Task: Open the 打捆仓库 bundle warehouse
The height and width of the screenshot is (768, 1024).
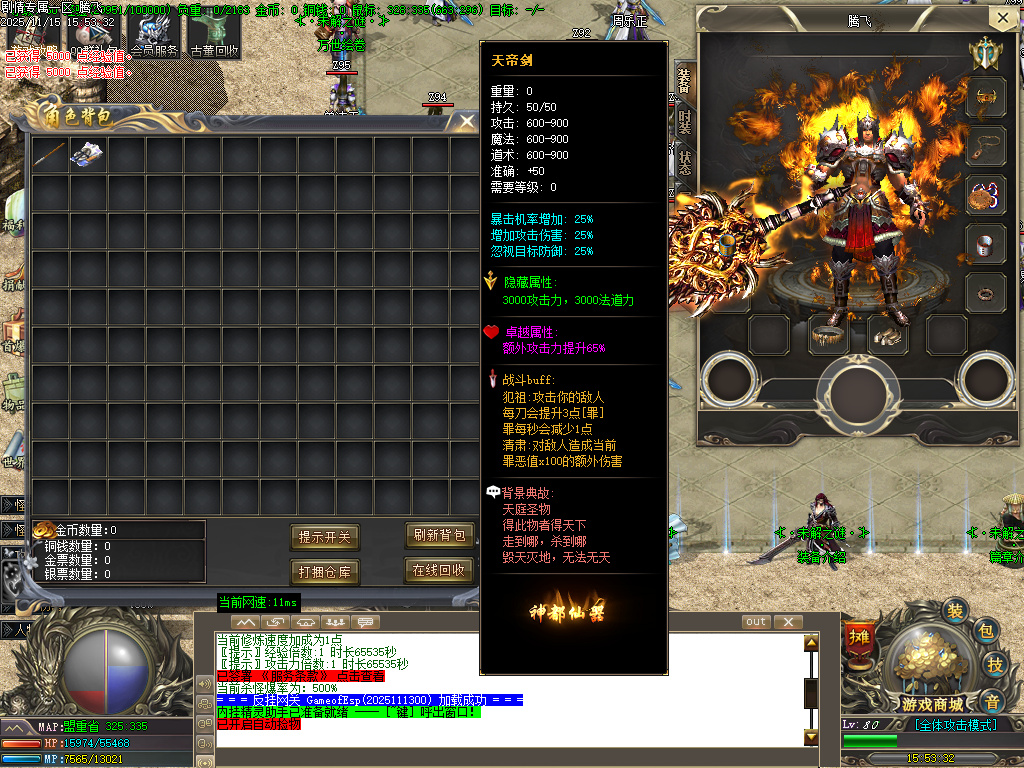Action: pyautogui.click(x=325, y=572)
